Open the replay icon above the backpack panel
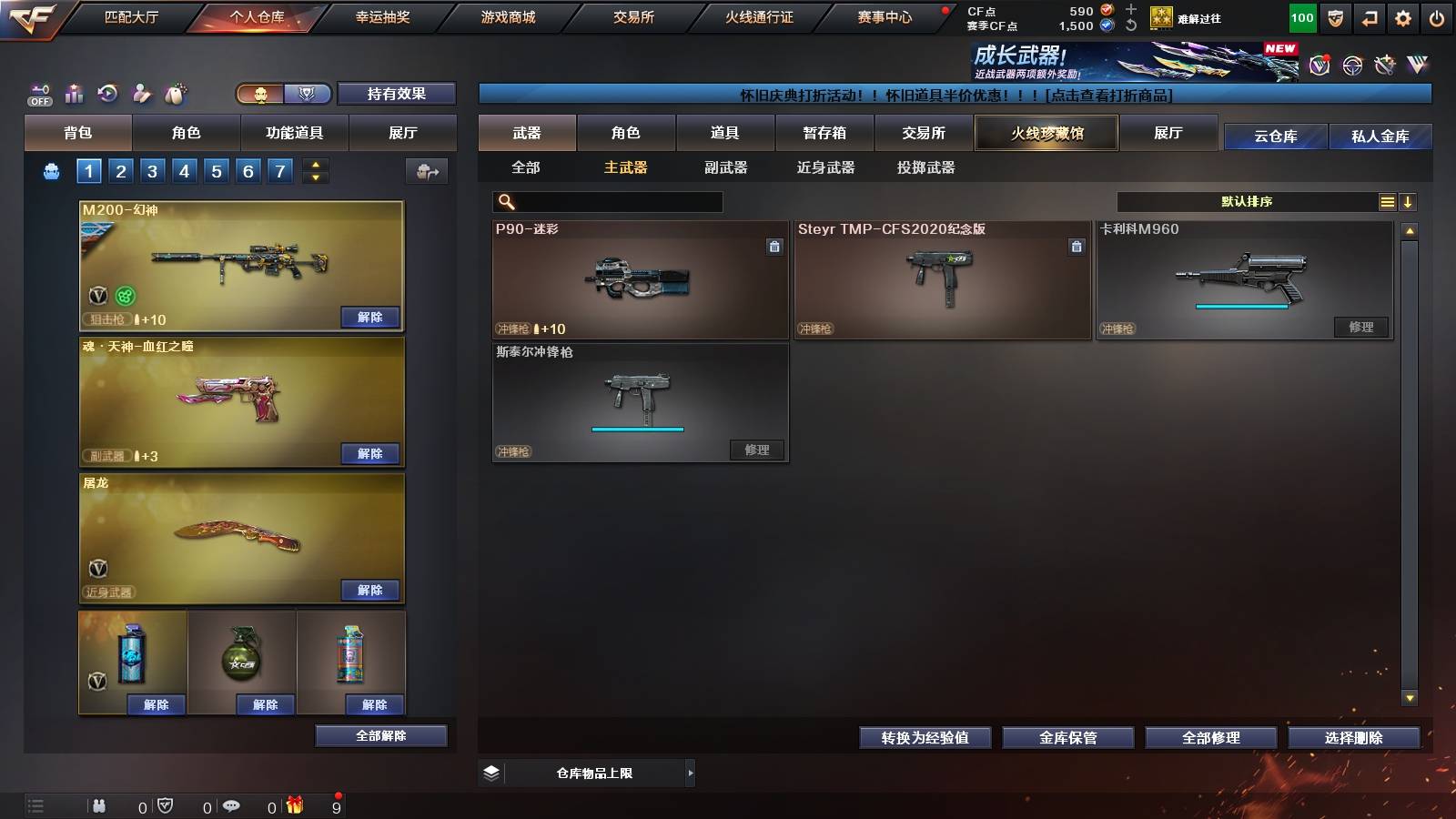The width and height of the screenshot is (1456, 819). (x=107, y=94)
